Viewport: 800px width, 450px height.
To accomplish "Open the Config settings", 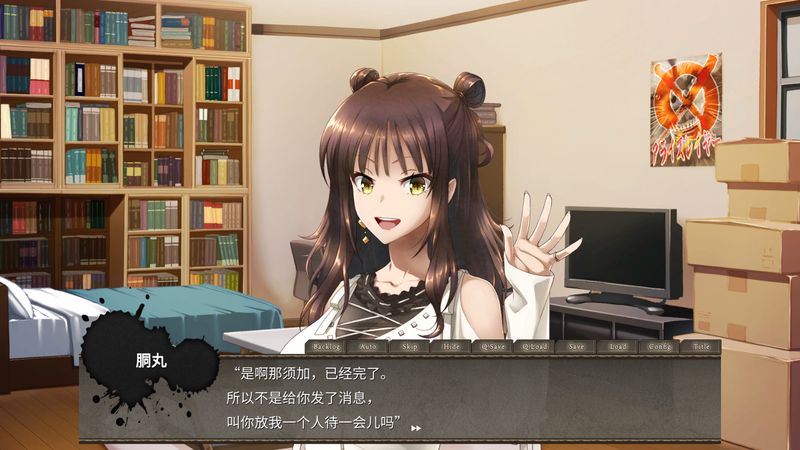I will click(659, 346).
